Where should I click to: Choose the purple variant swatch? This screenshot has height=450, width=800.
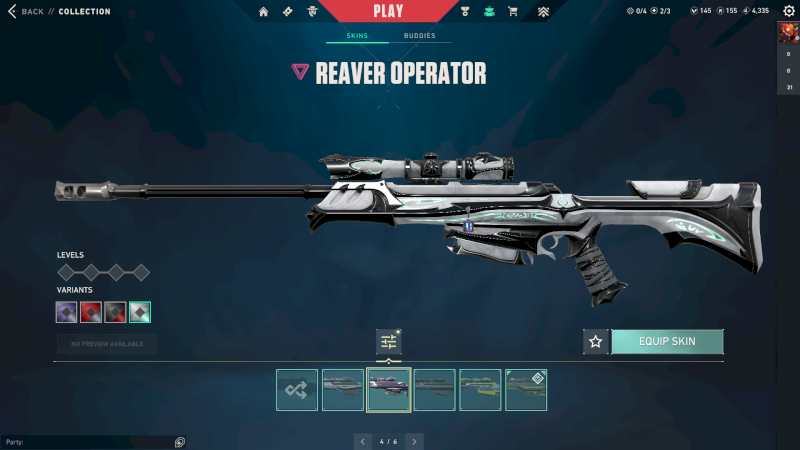pos(67,312)
